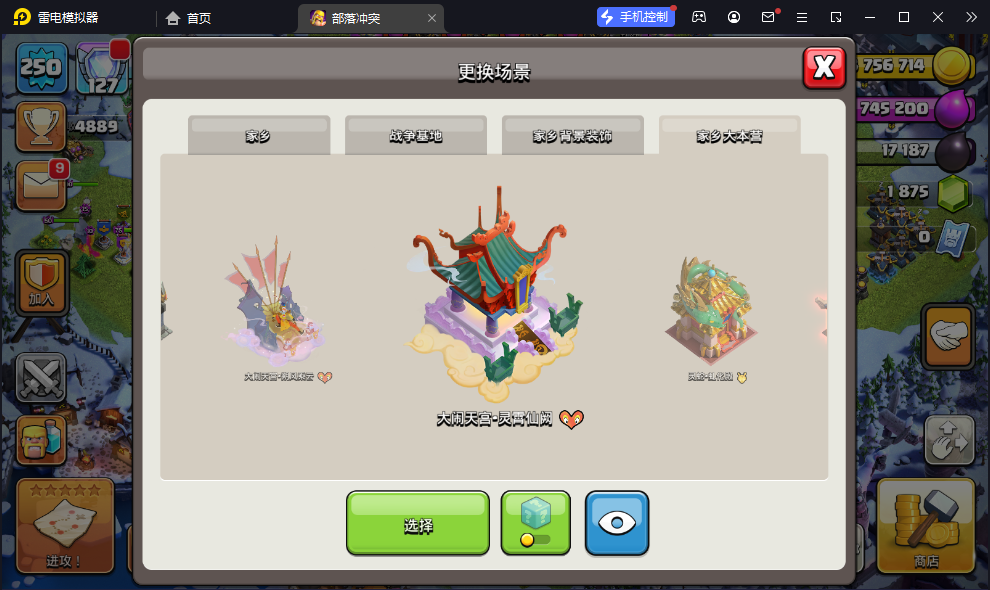
Task: Start an attack with 进攻 button
Action: tap(65, 525)
